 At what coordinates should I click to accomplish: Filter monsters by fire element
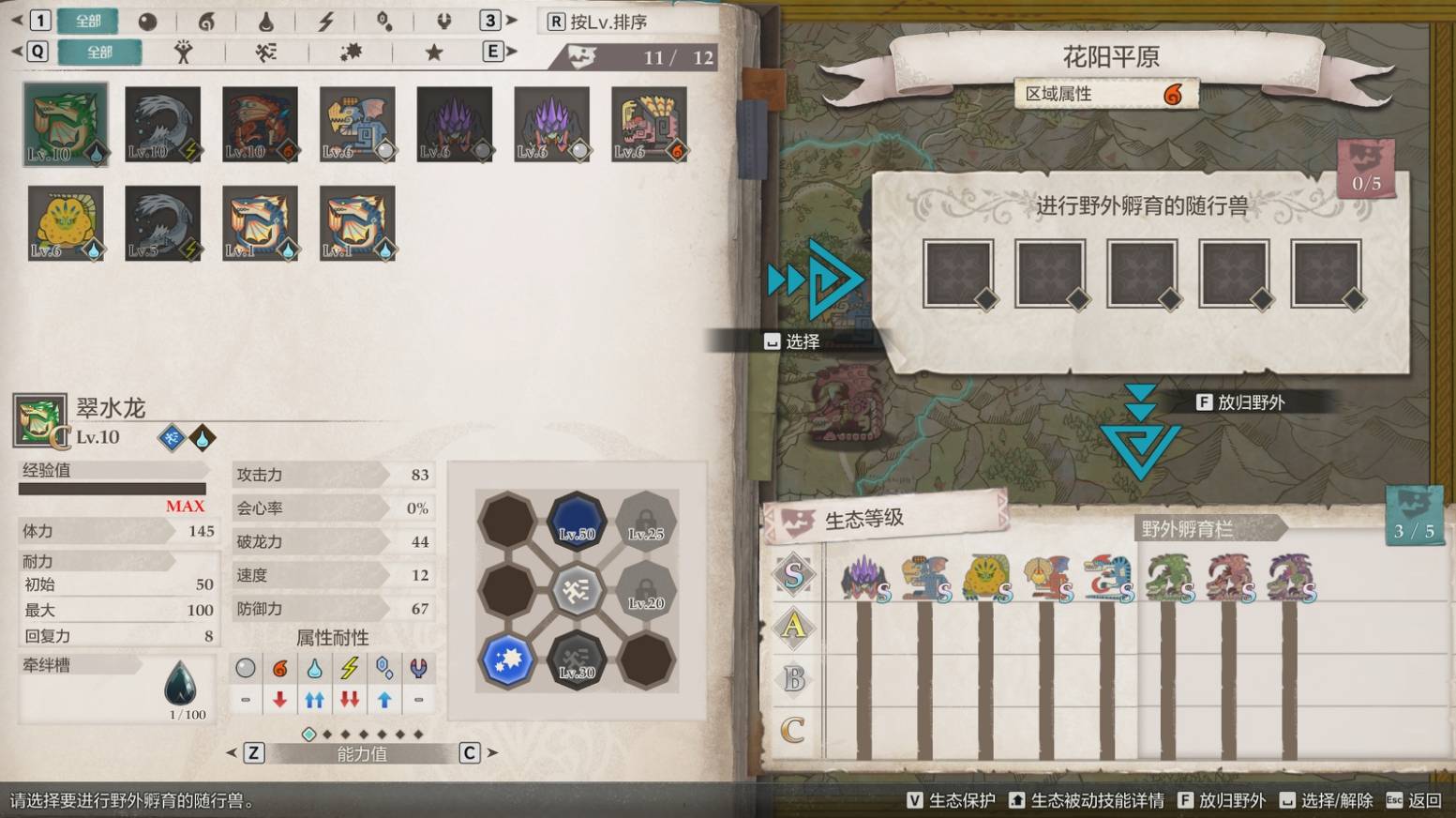pos(206,22)
